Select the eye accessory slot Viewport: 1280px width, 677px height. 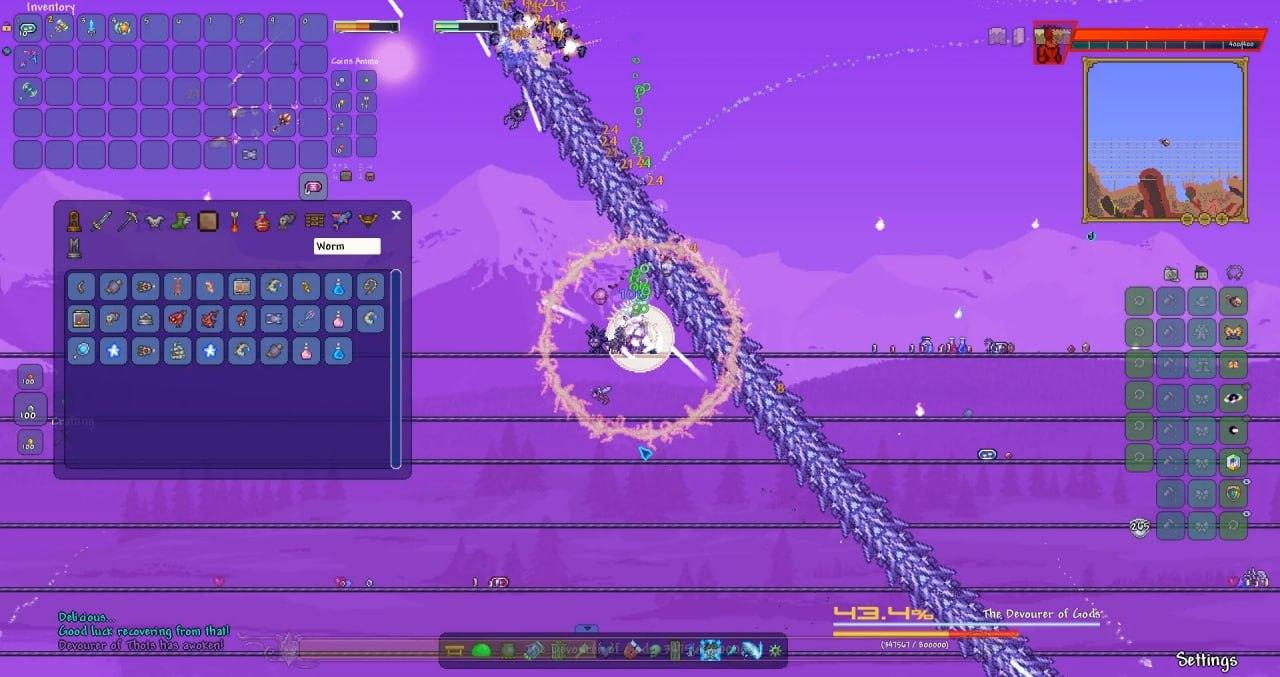[1234, 398]
